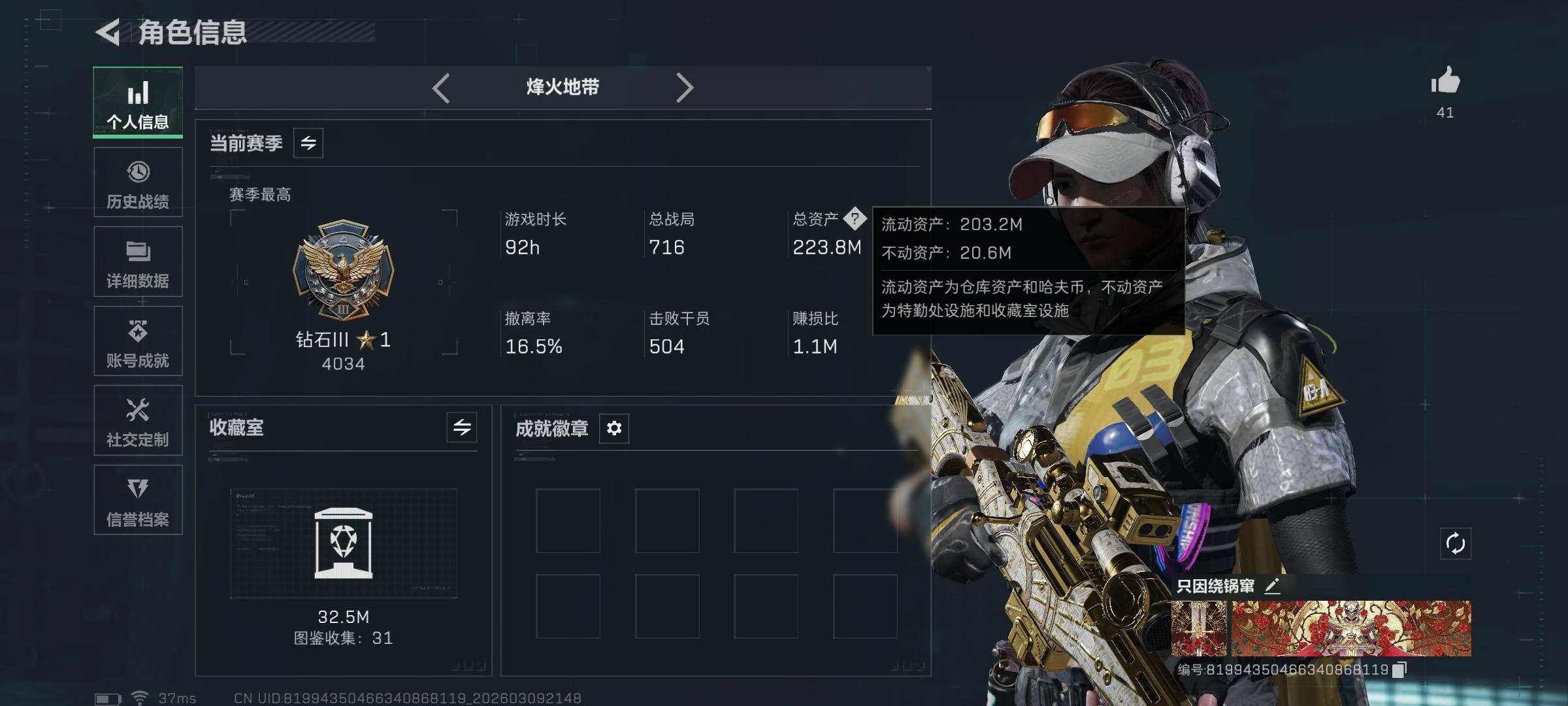
Task: Select the red and gold name card banner
Action: (1351, 629)
